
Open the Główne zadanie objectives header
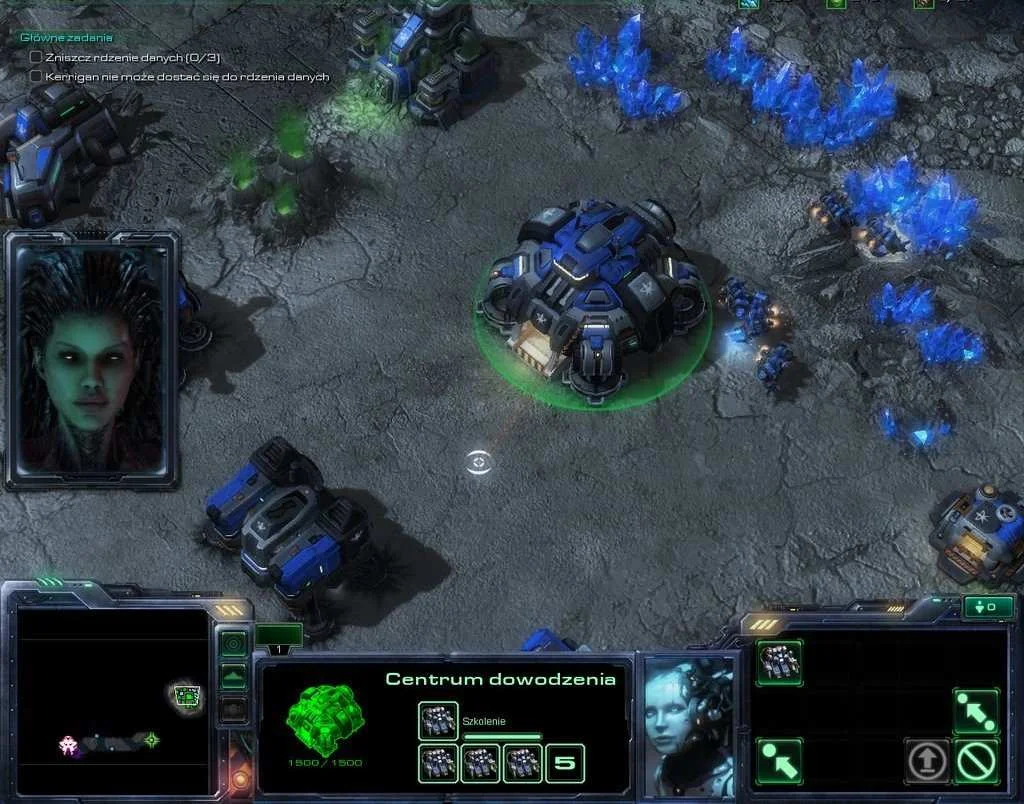(x=66, y=38)
